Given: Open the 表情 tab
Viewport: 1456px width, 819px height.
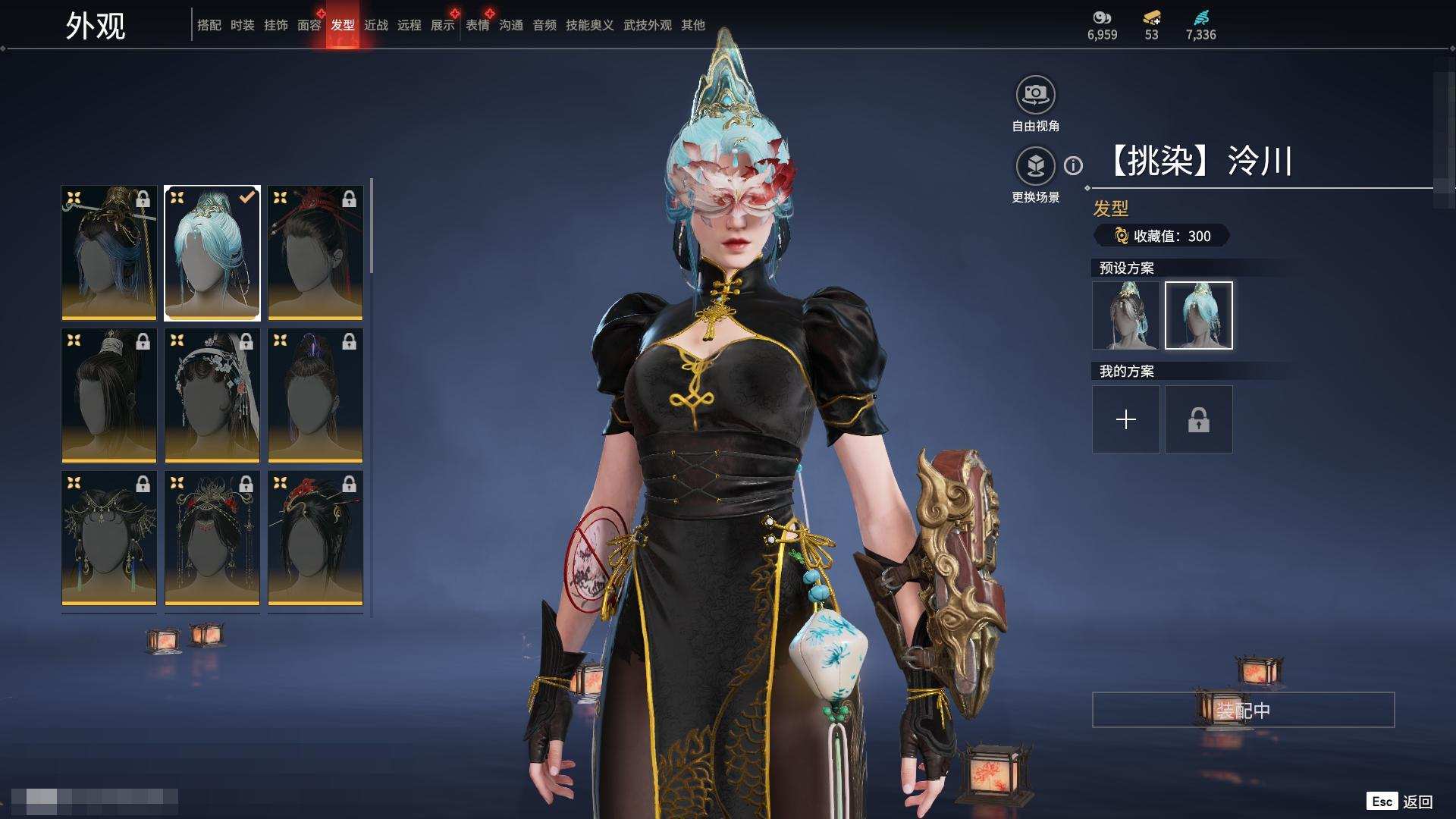Looking at the screenshot, I should pyautogui.click(x=477, y=25).
